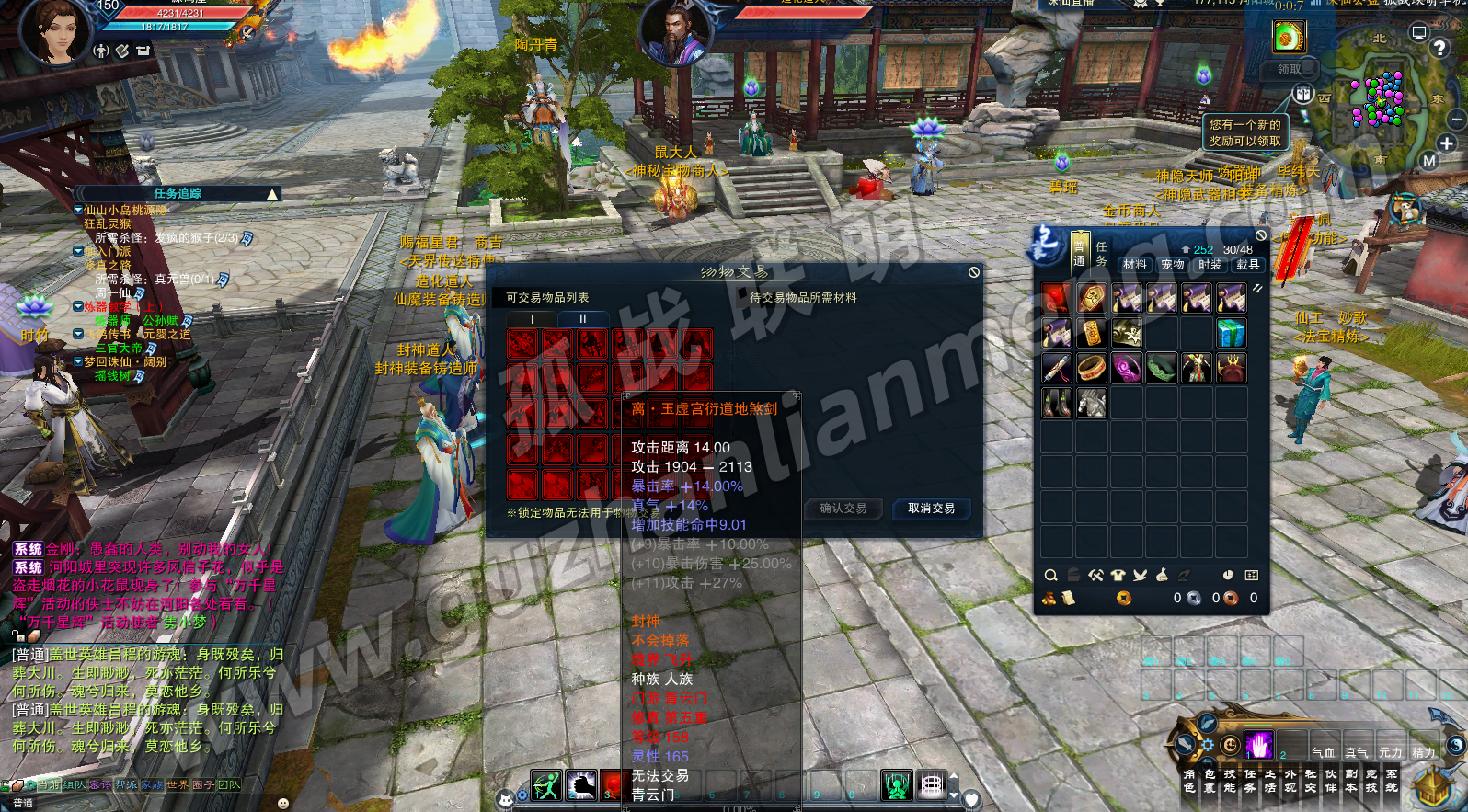
Task: Open the 系统 system menu
Action: [1392, 781]
